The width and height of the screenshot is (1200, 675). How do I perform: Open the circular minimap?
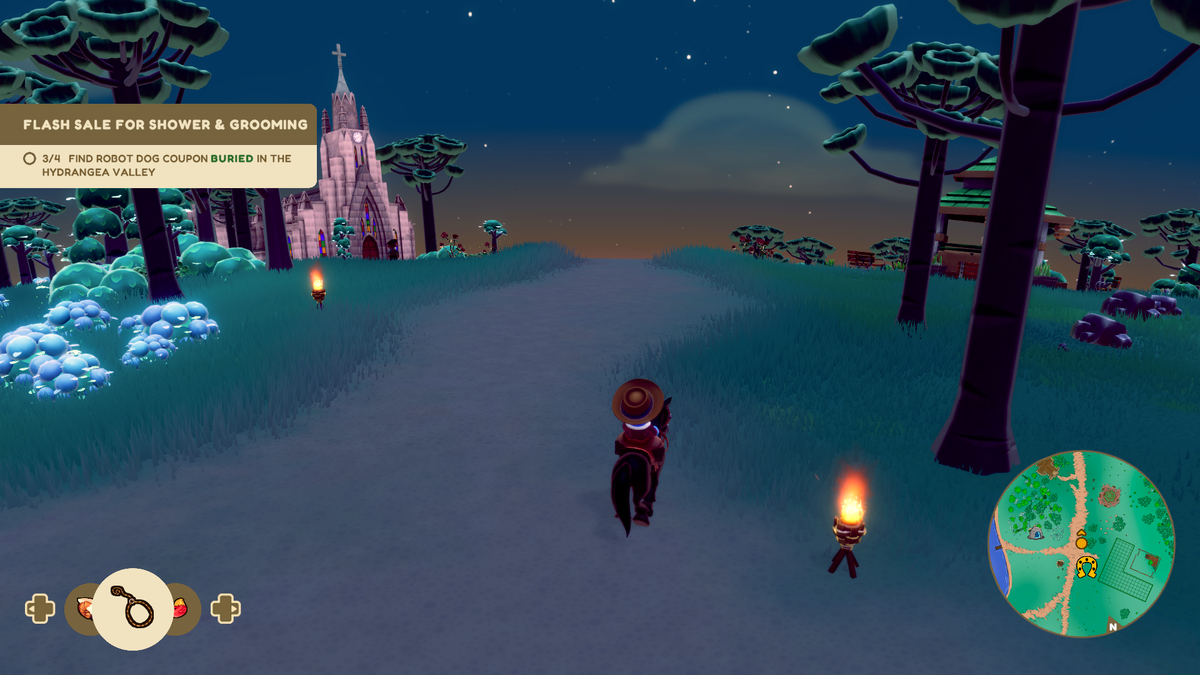(x=1081, y=543)
